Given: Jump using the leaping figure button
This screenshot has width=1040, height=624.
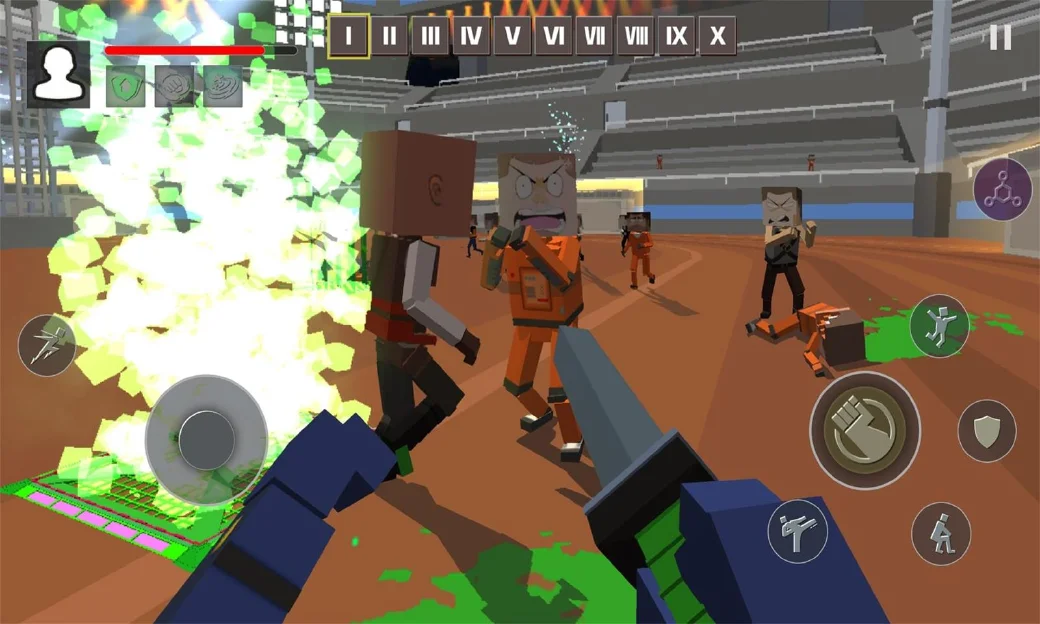Looking at the screenshot, I should click(x=939, y=325).
